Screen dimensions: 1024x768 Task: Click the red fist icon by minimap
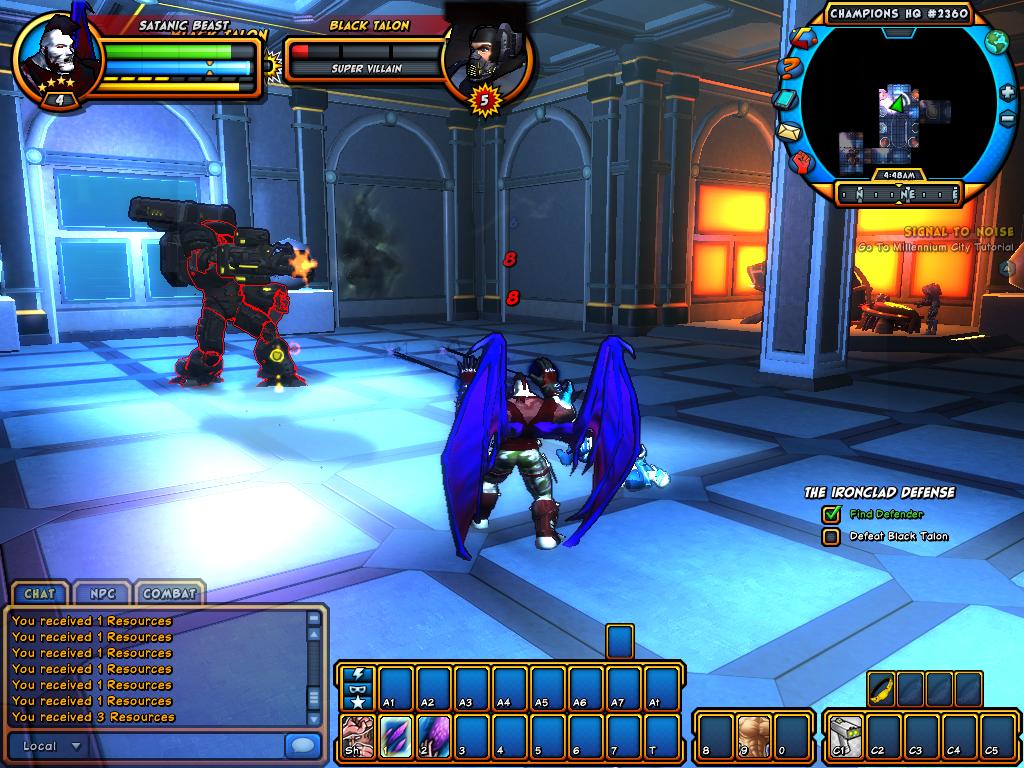pyautogui.click(x=804, y=160)
